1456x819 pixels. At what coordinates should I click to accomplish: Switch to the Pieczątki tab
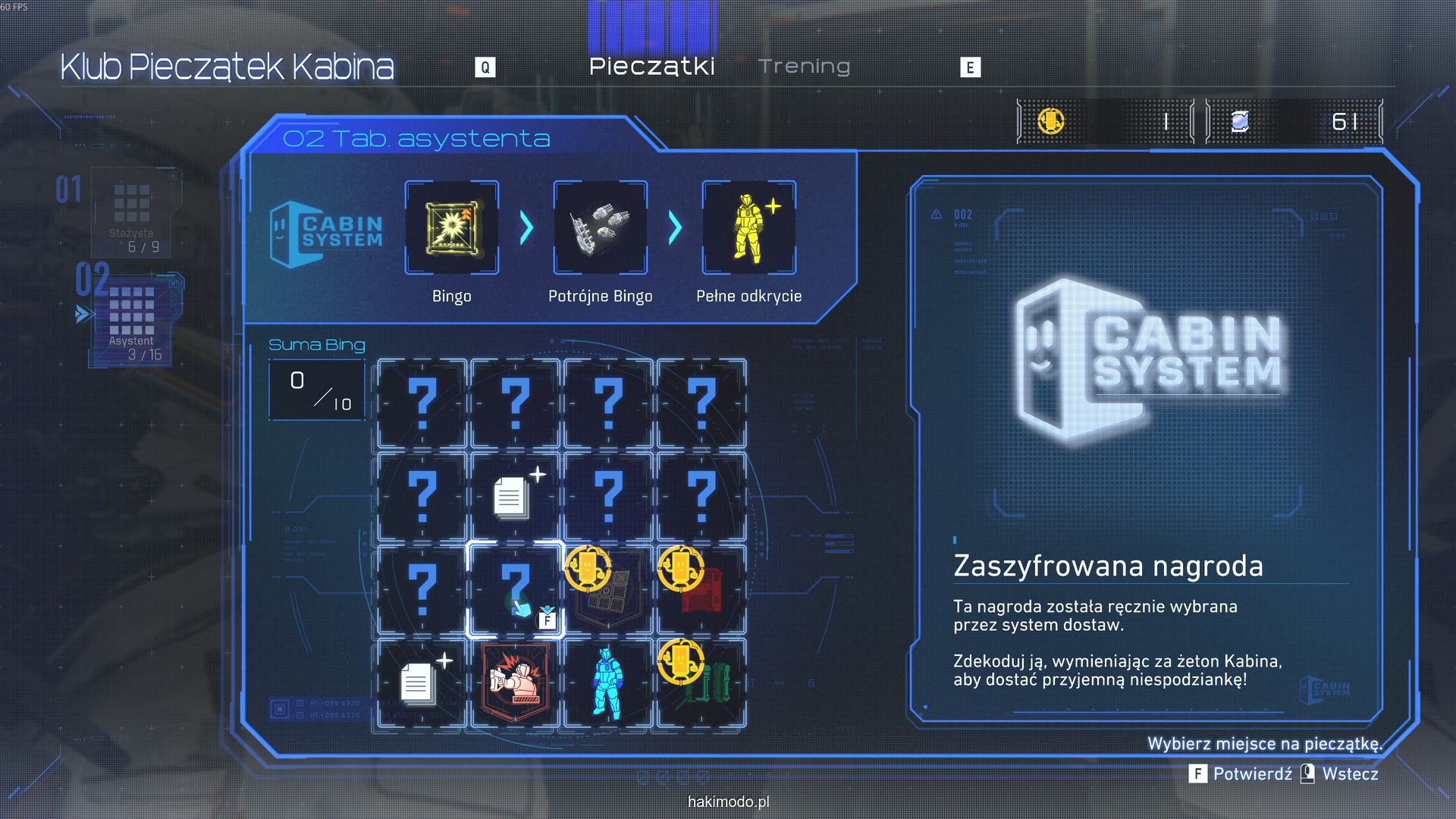pos(651,67)
